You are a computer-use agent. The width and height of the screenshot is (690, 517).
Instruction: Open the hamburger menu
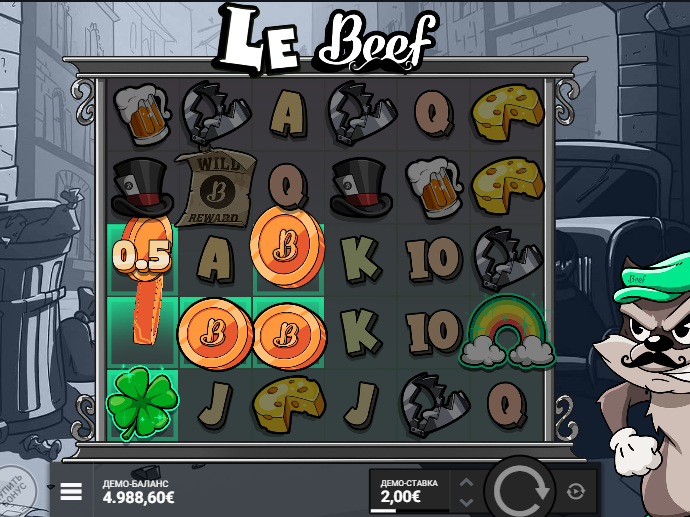pos(71,492)
